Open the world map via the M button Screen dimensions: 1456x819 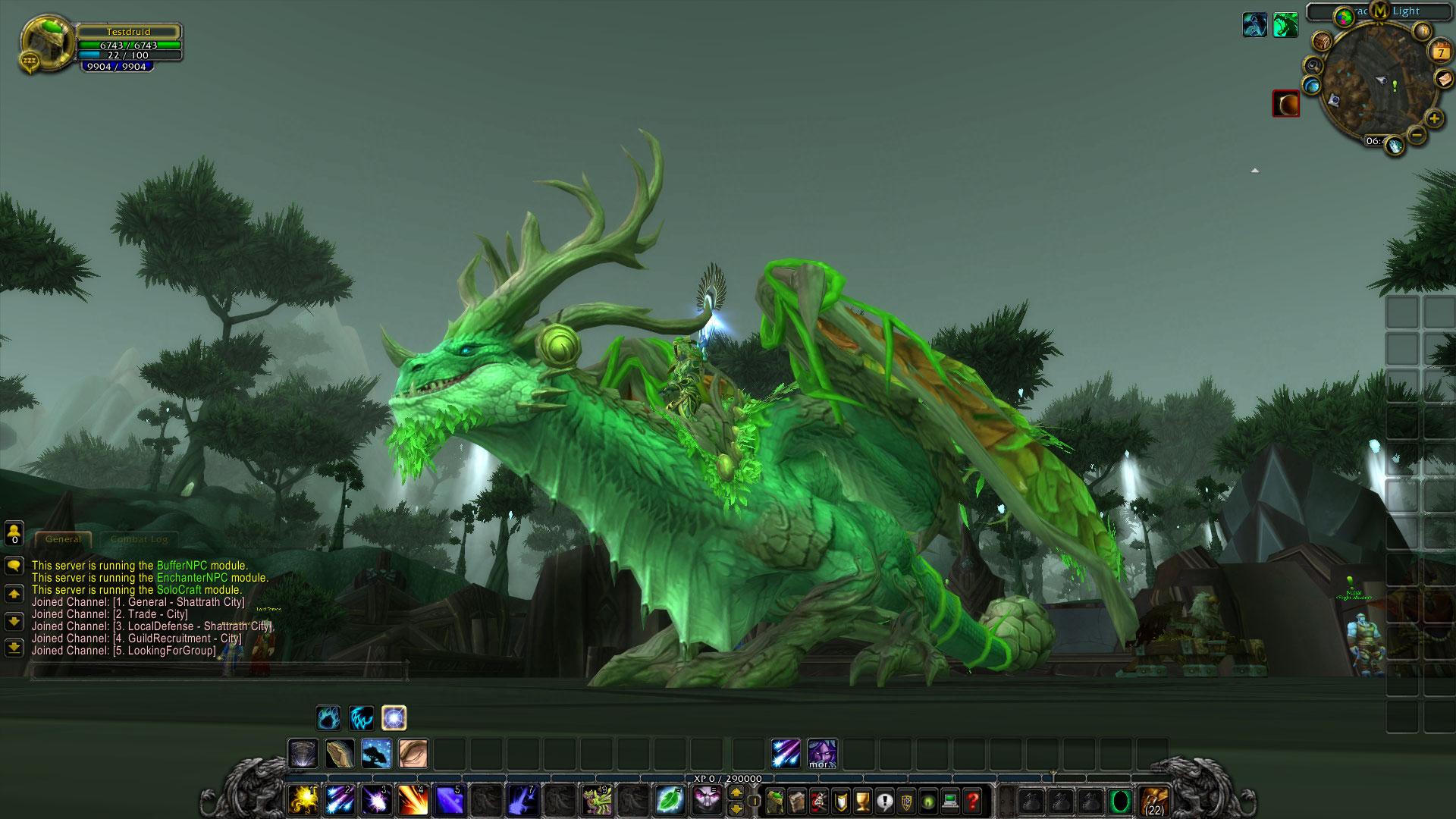pyautogui.click(x=1379, y=11)
